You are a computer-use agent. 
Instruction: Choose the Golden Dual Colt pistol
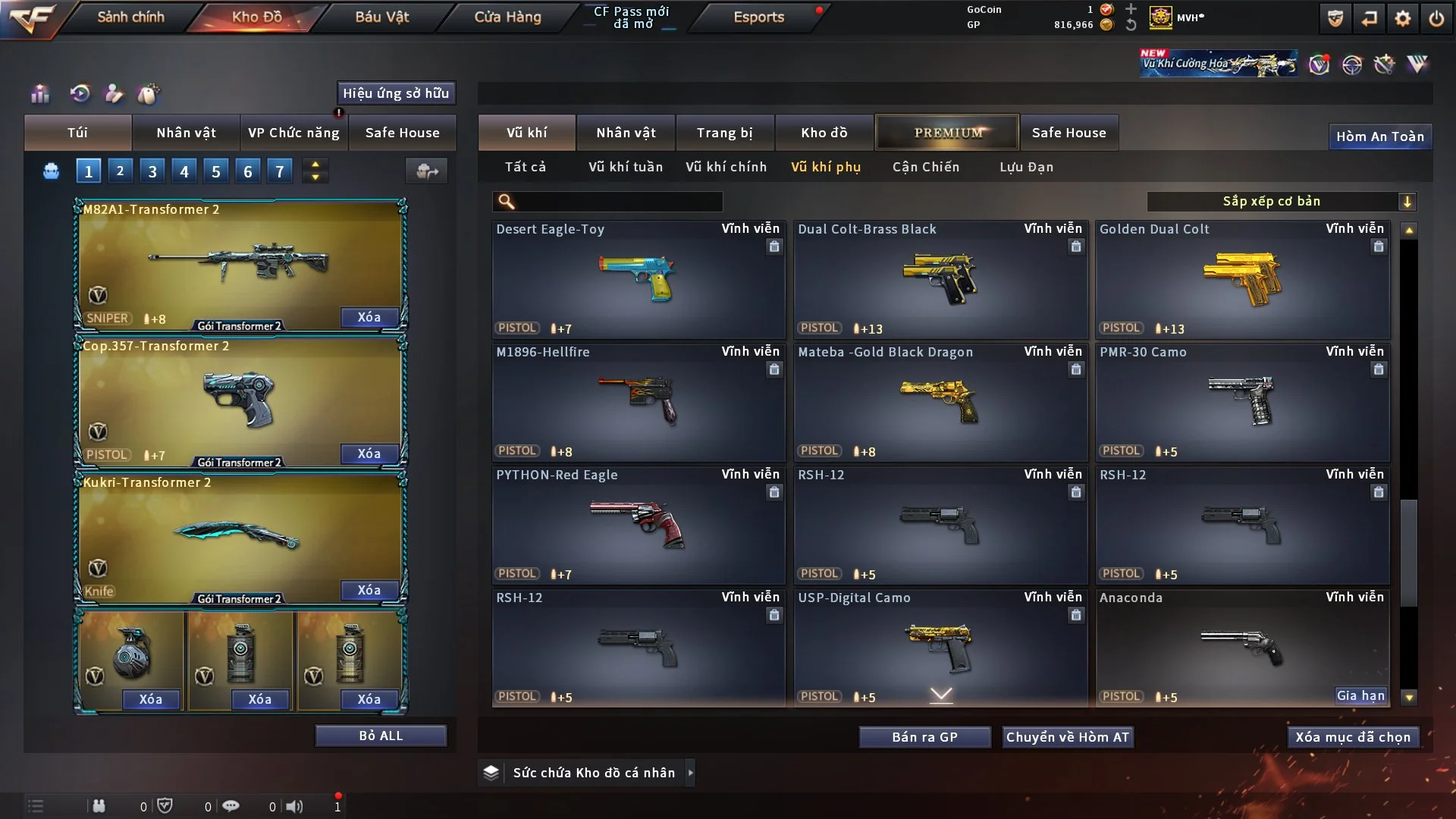(1242, 279)
